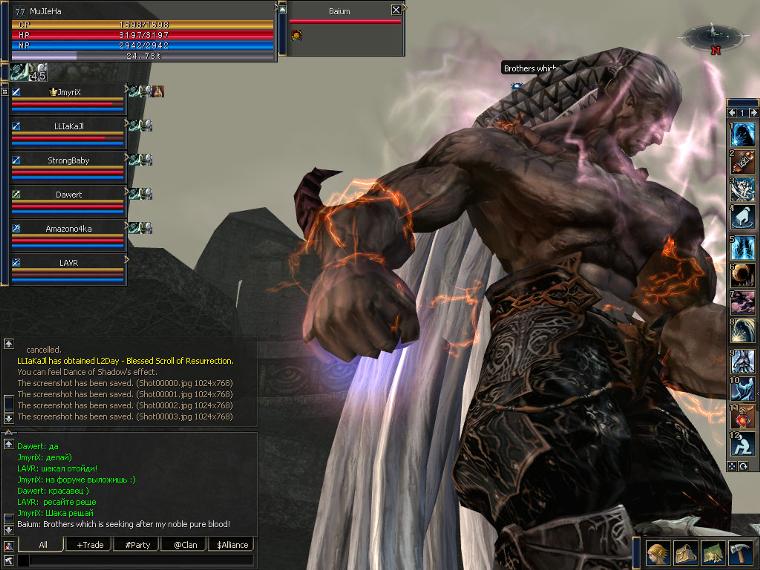Open the character menu face icon
The width and height of the screenshot is (760, 570).
pos(658,553)
